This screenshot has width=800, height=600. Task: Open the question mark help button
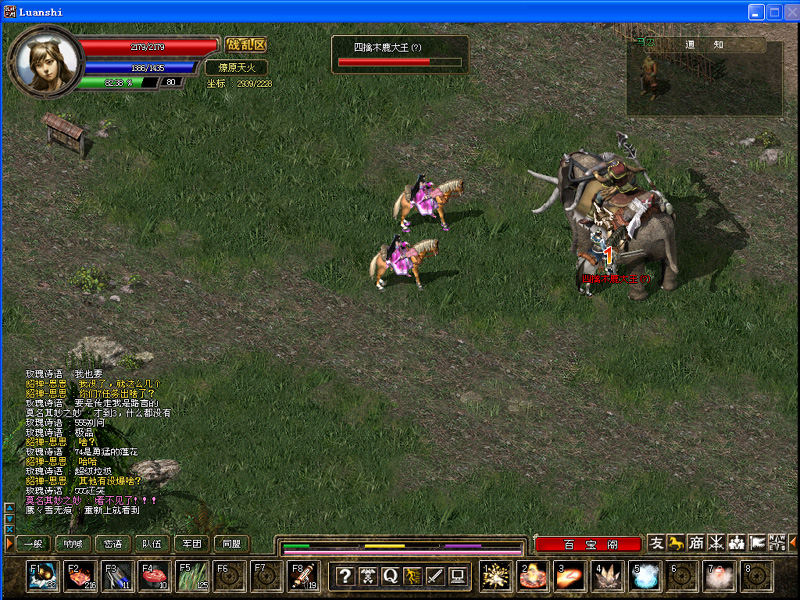coord(344,576)
